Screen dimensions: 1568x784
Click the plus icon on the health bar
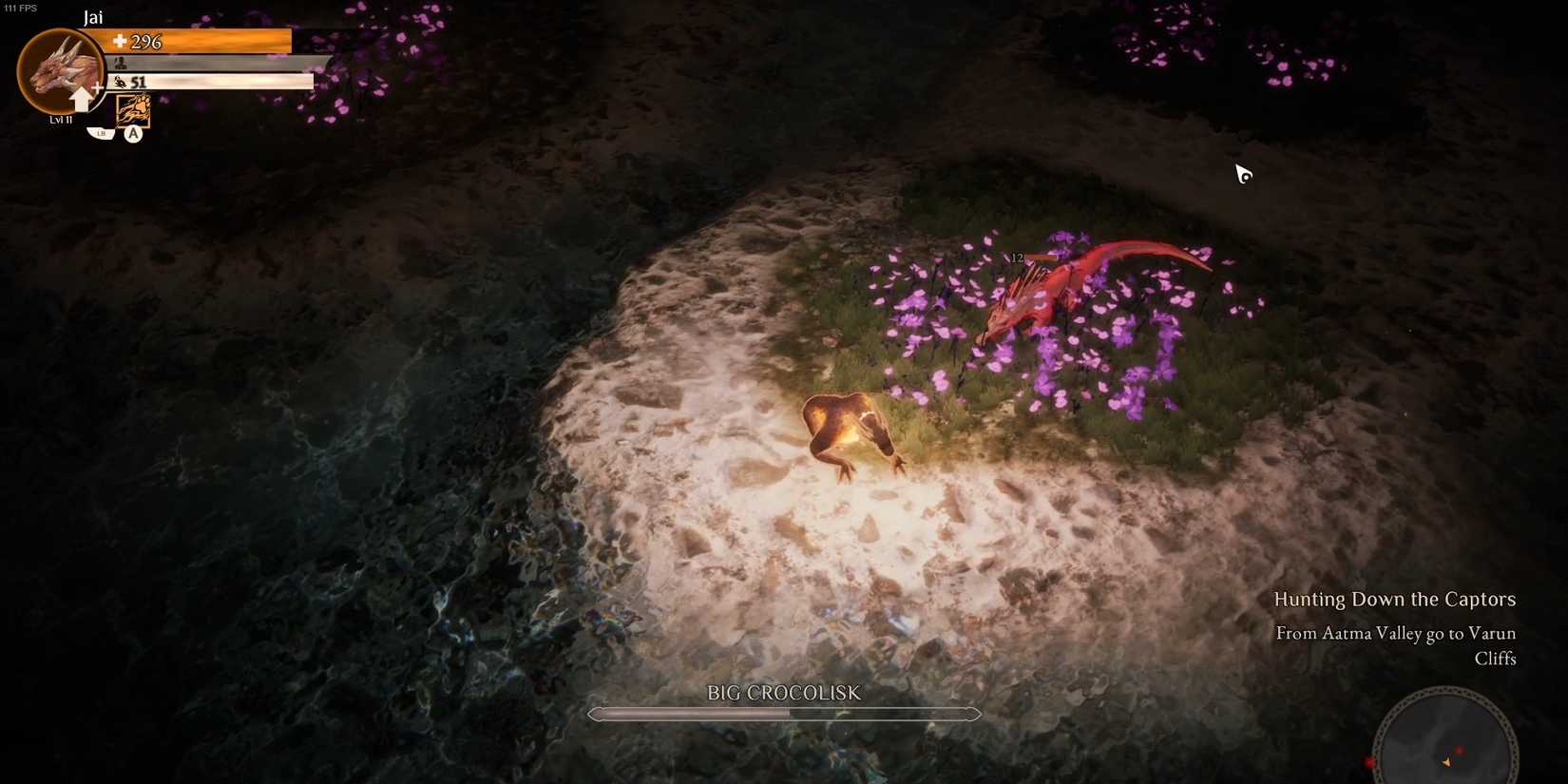tap(119, 41)
